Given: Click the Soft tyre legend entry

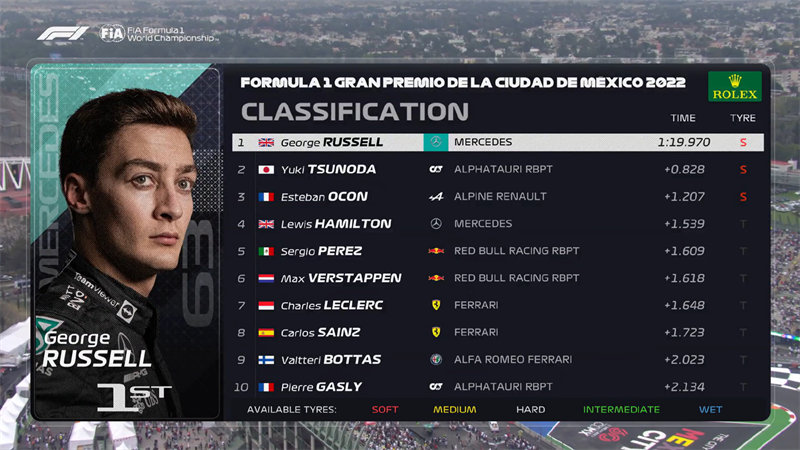Looking at the screenshot, I should tap(385, 409).
